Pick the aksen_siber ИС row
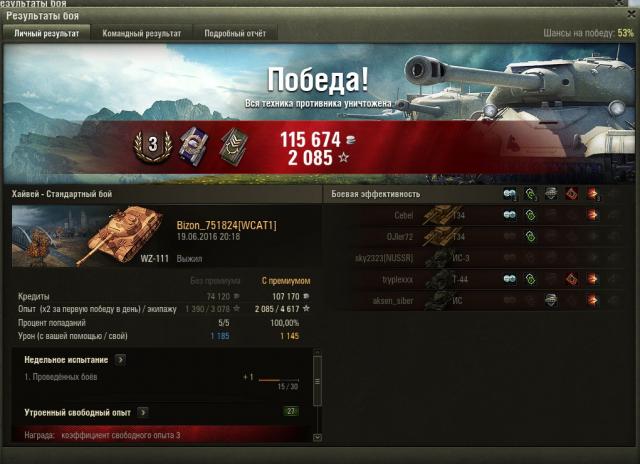 [x=478, y=300]
